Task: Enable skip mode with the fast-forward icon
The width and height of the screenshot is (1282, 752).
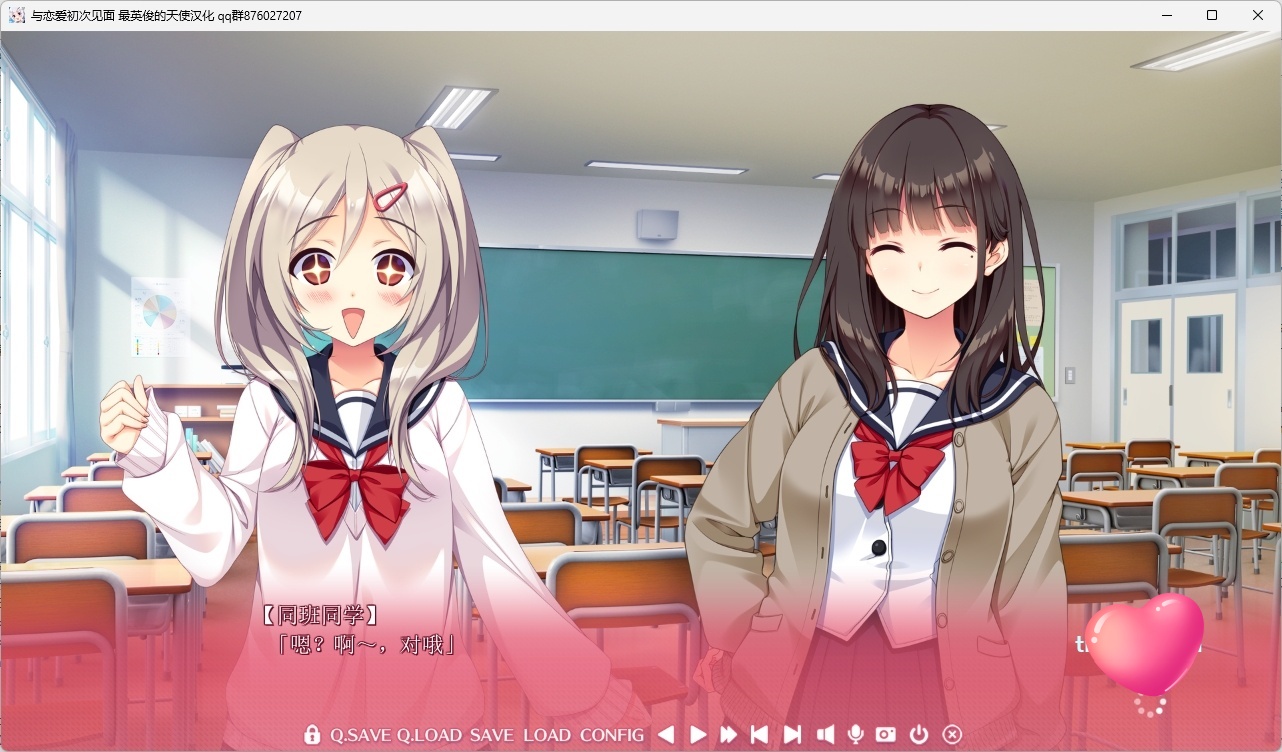Action: [x=730, y=735]
